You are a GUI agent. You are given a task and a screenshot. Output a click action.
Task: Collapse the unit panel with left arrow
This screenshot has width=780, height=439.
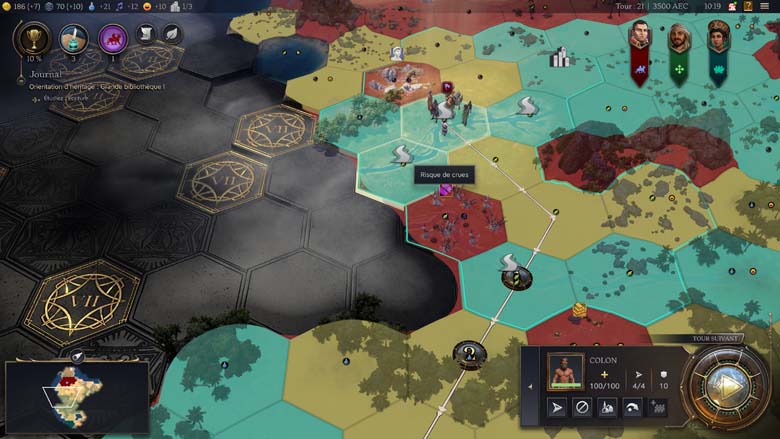point(531,386)
